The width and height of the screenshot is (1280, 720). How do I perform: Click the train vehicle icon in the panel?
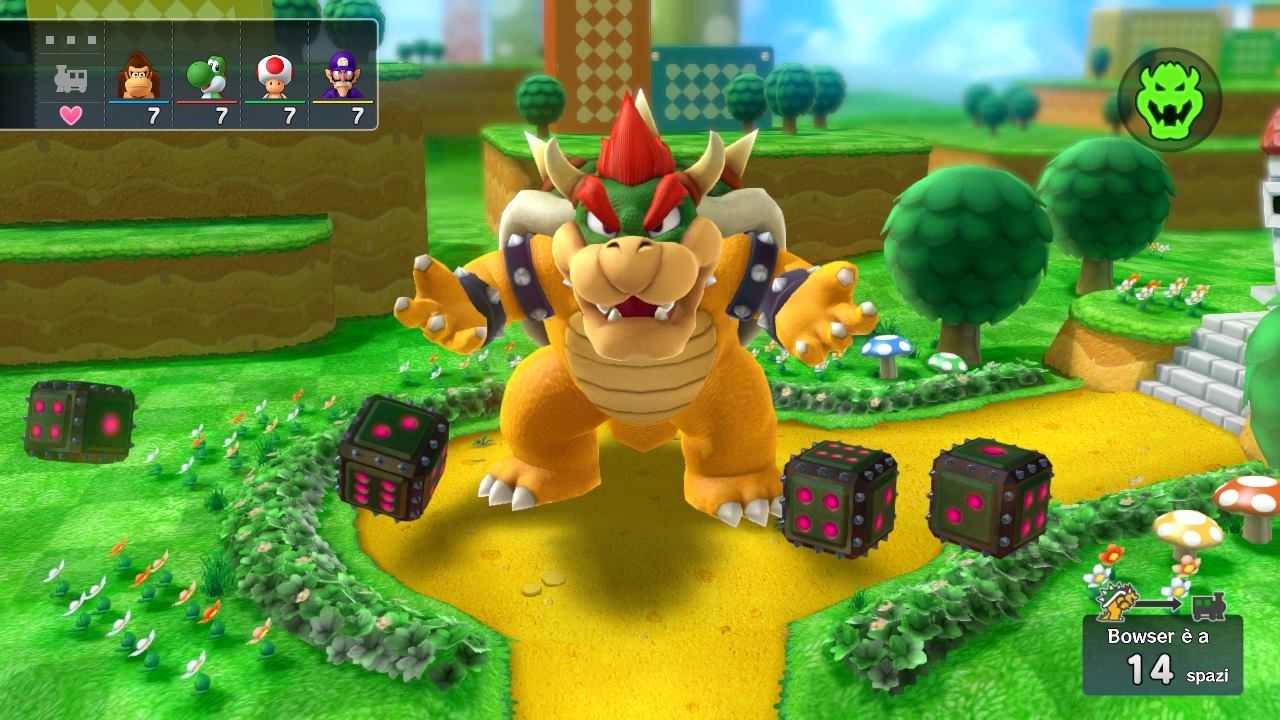70,78
